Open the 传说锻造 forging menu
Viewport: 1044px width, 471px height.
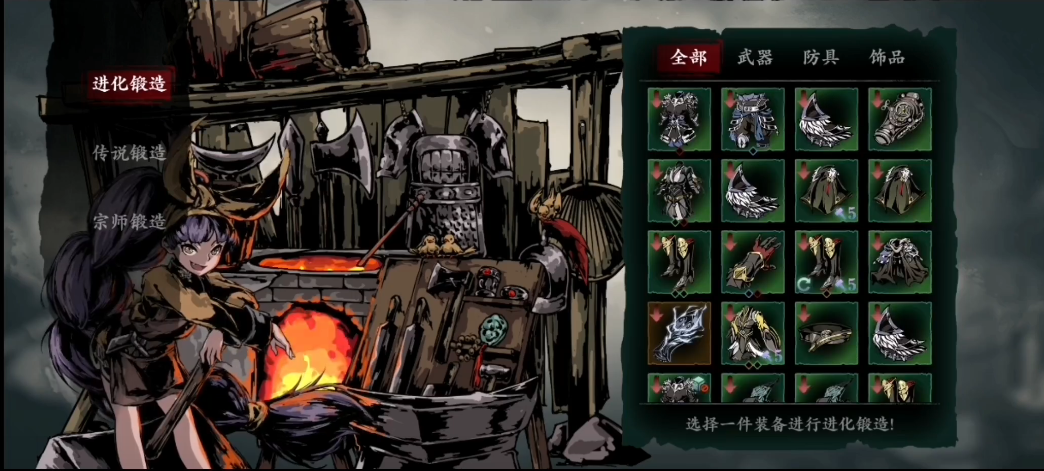(130, 153)
